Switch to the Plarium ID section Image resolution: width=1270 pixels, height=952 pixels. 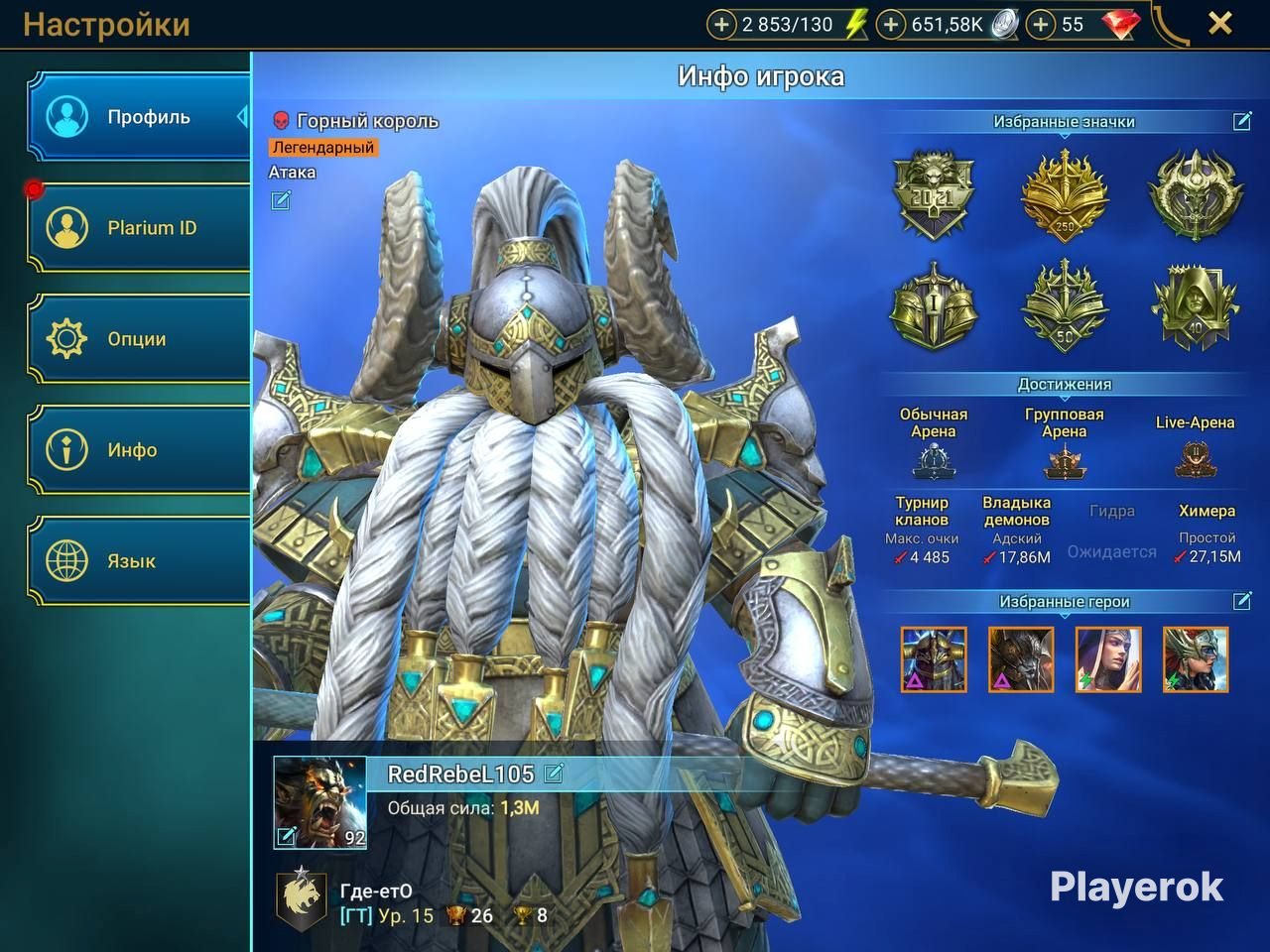(x=139, y=228)
